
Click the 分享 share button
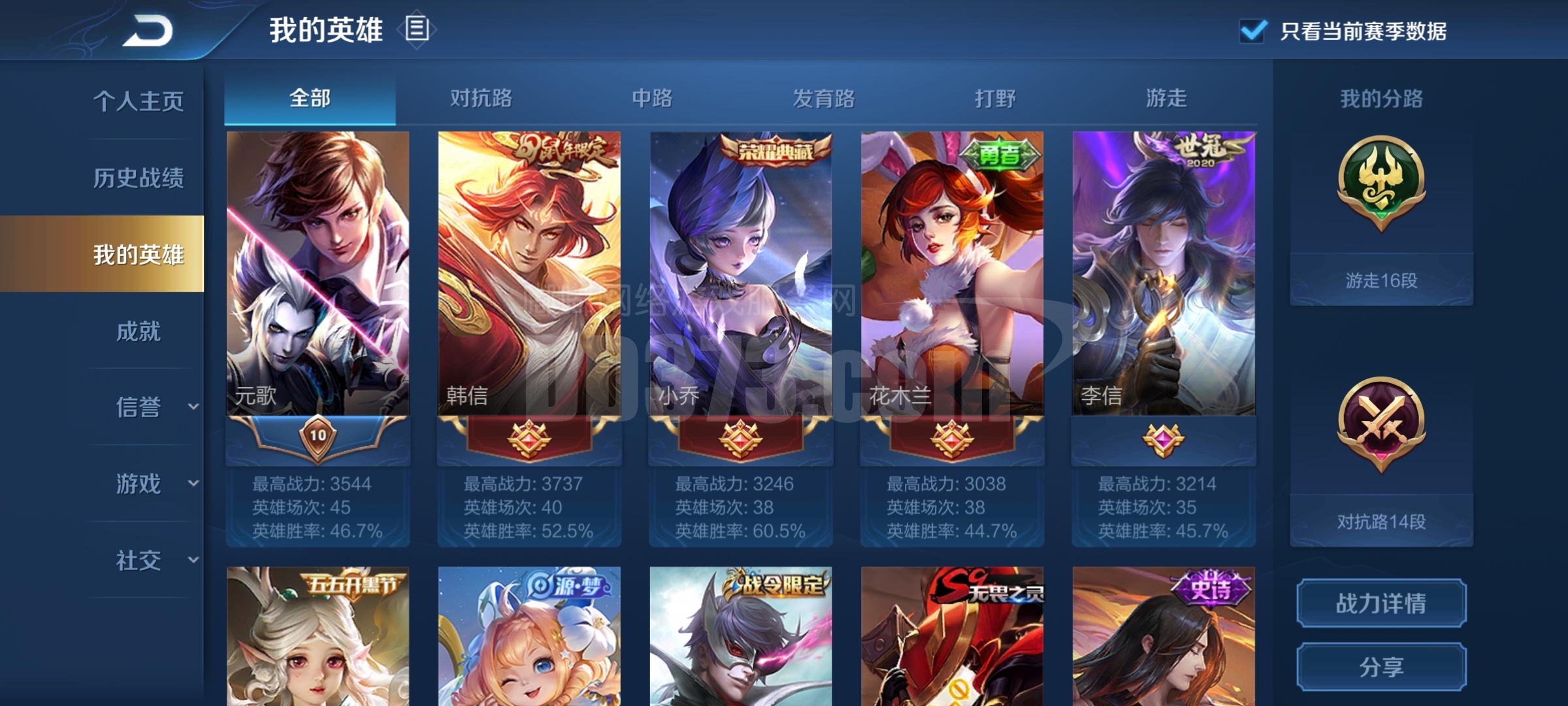coord(1381,667)
